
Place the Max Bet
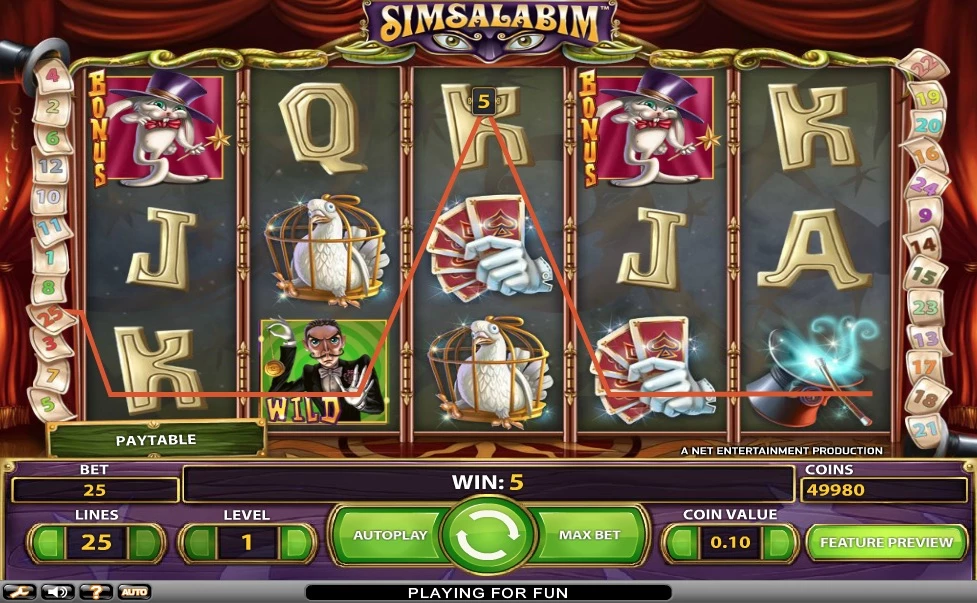(x=589, y=536)
